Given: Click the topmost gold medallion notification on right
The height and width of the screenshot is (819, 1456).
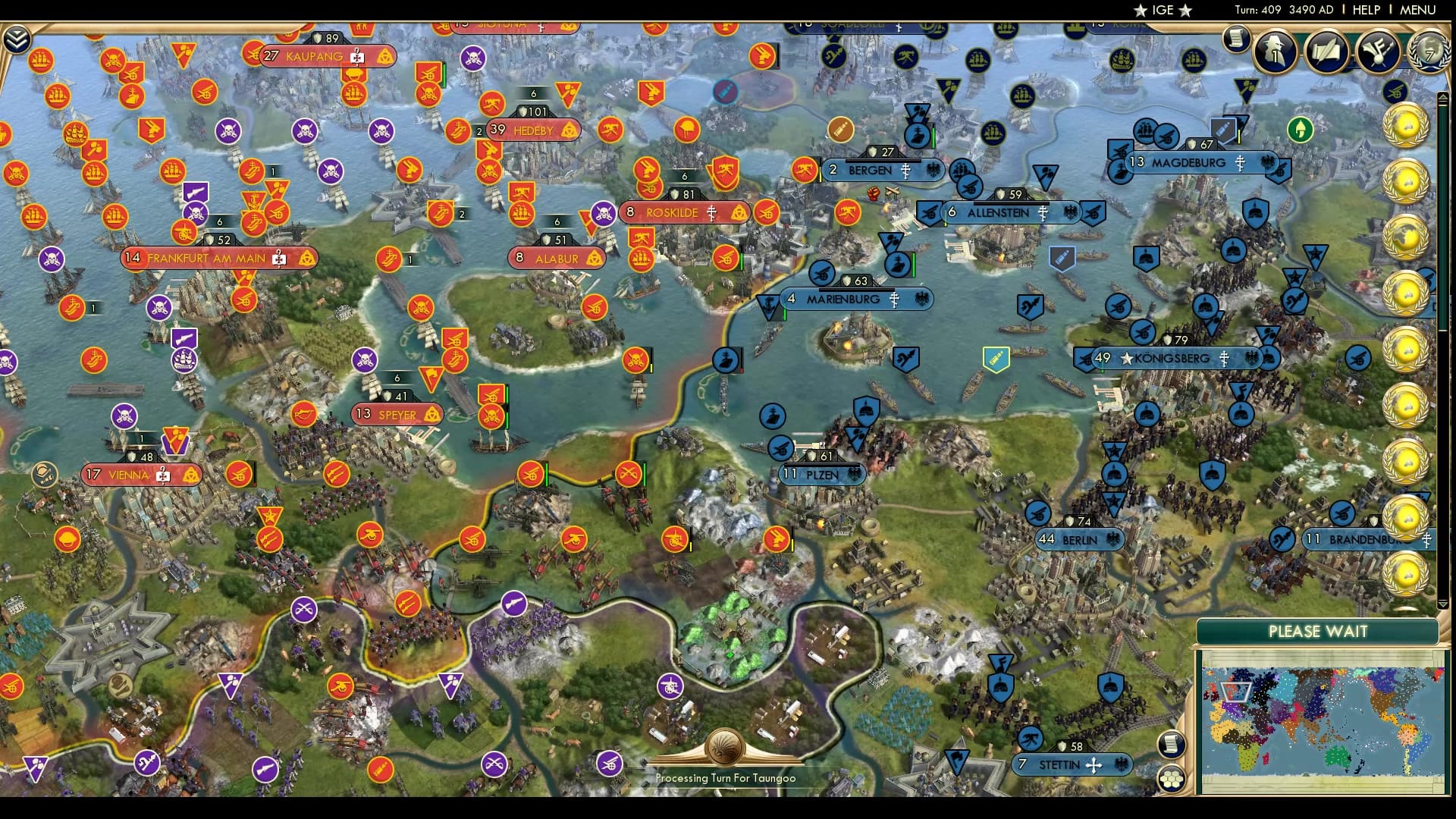Looking at the screenshot, I should (1407, 124).
